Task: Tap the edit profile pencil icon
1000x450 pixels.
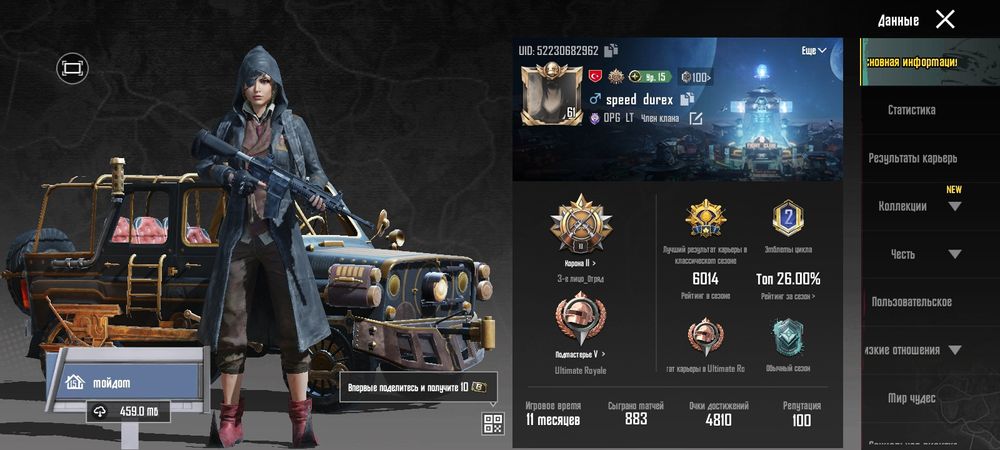Action: [696, 119]
